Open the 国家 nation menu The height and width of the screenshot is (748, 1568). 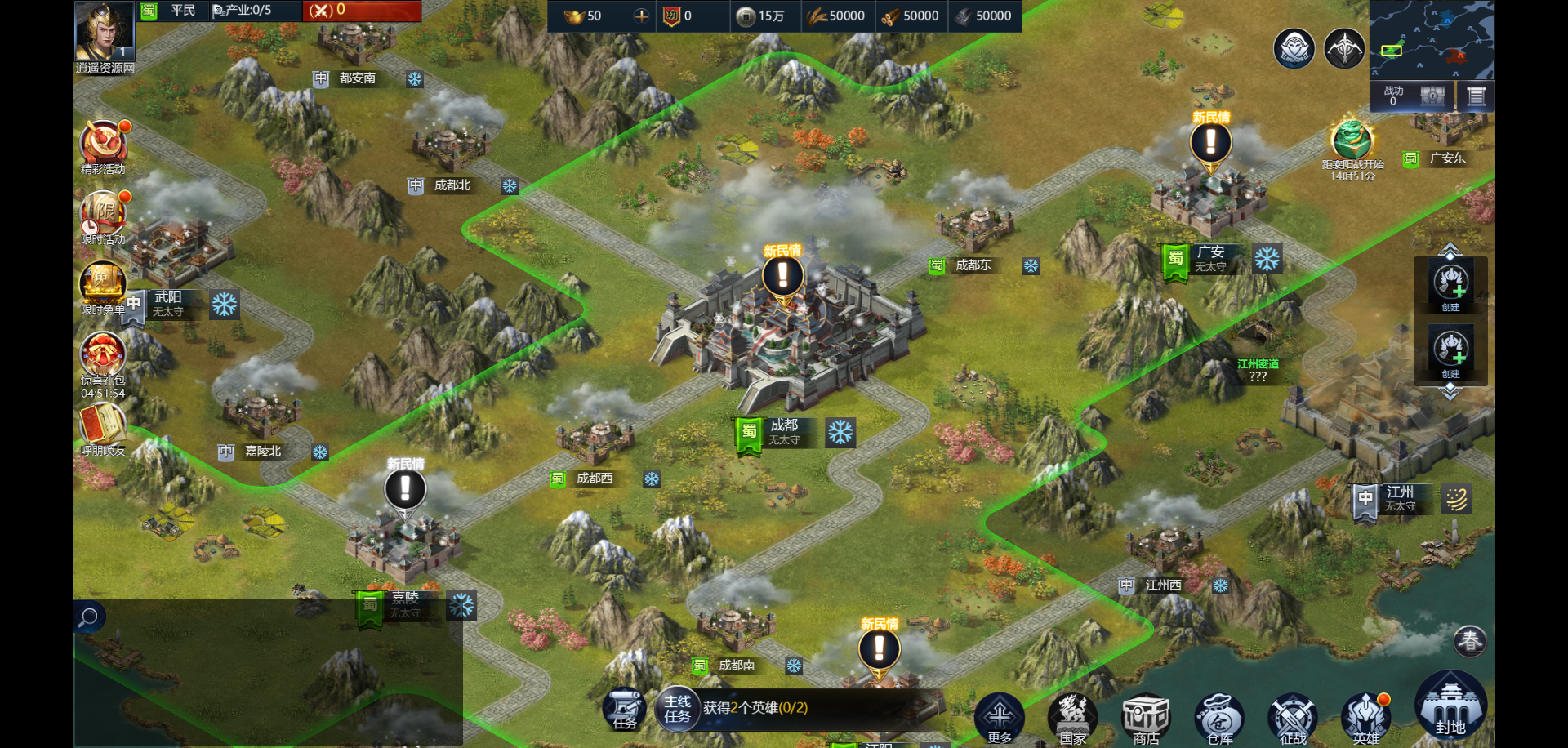(x=1072, y=717)
